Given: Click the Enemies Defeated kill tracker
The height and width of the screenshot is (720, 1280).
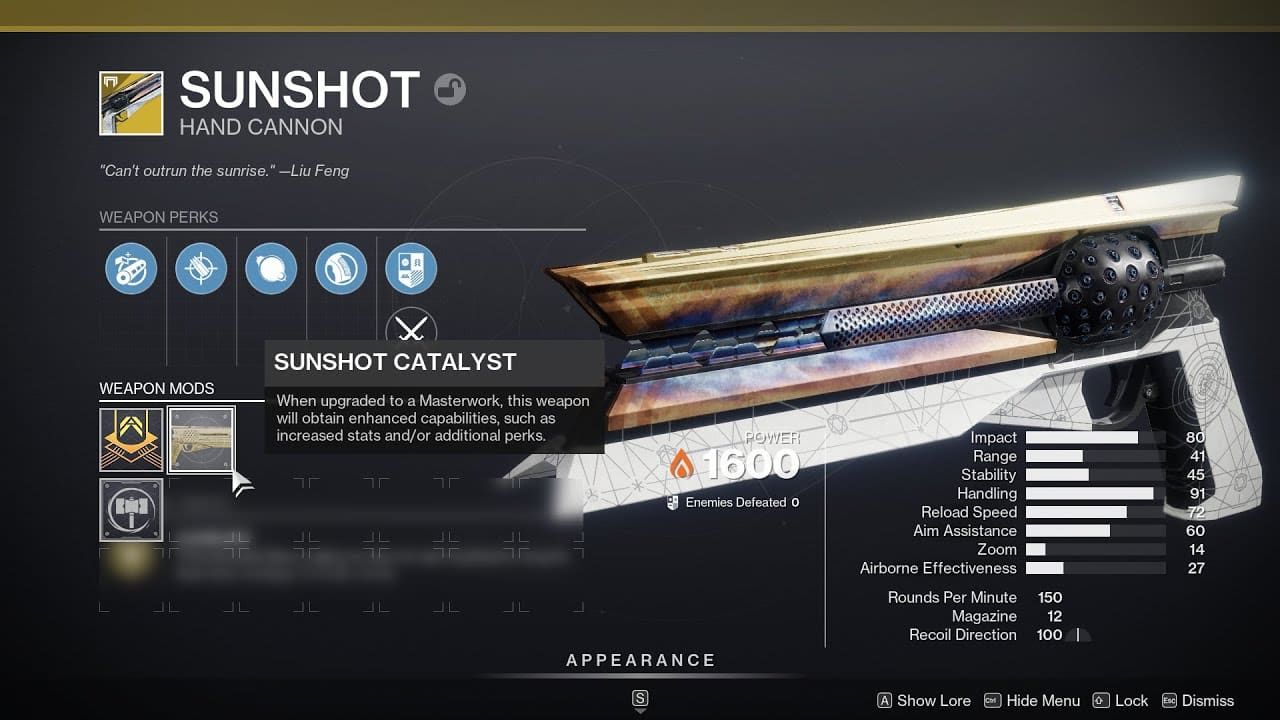Looking at the screenshot, I should [729, 502].
